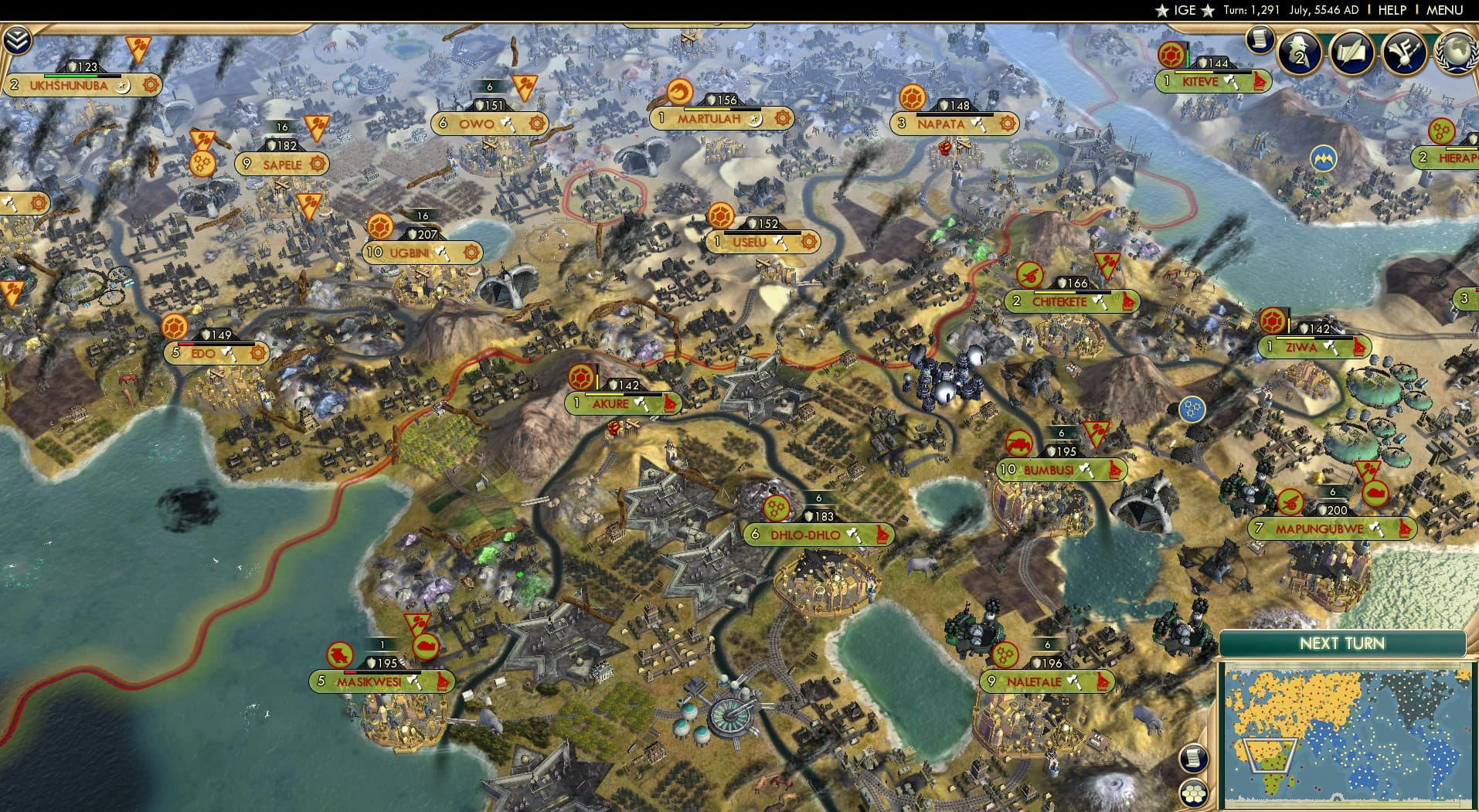This screenshot has height=812, width=1479.
Task: Toggle the strategic view scroll icon above the minimap
Action: point(1194,759)
